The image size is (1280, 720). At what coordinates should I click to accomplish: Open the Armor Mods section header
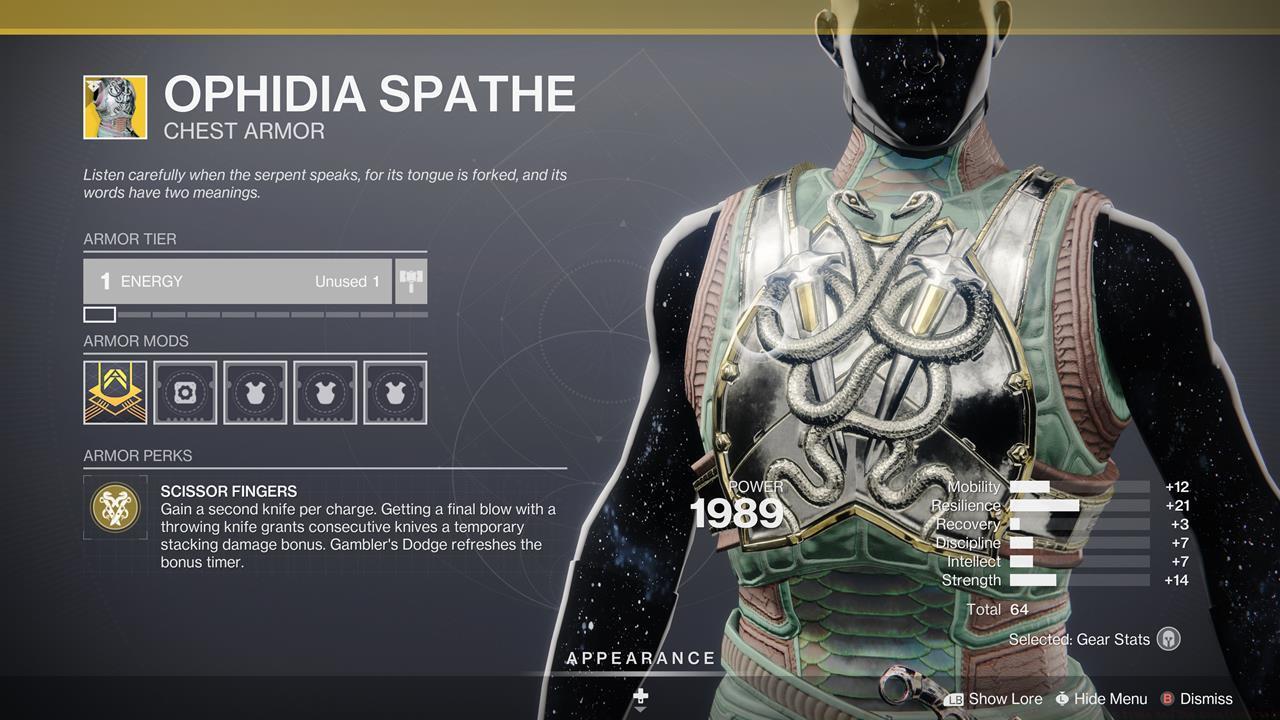pyautogui.click(x=138, y=341)
